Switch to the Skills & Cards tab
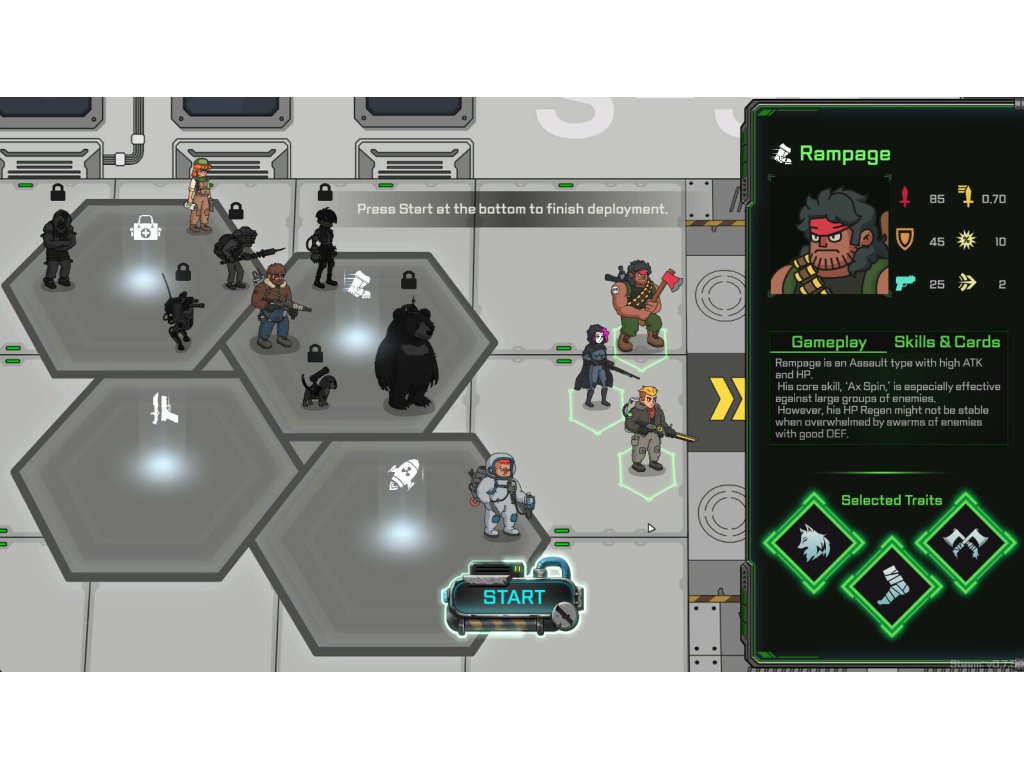The image size is (1024, 768). (946, 342)
